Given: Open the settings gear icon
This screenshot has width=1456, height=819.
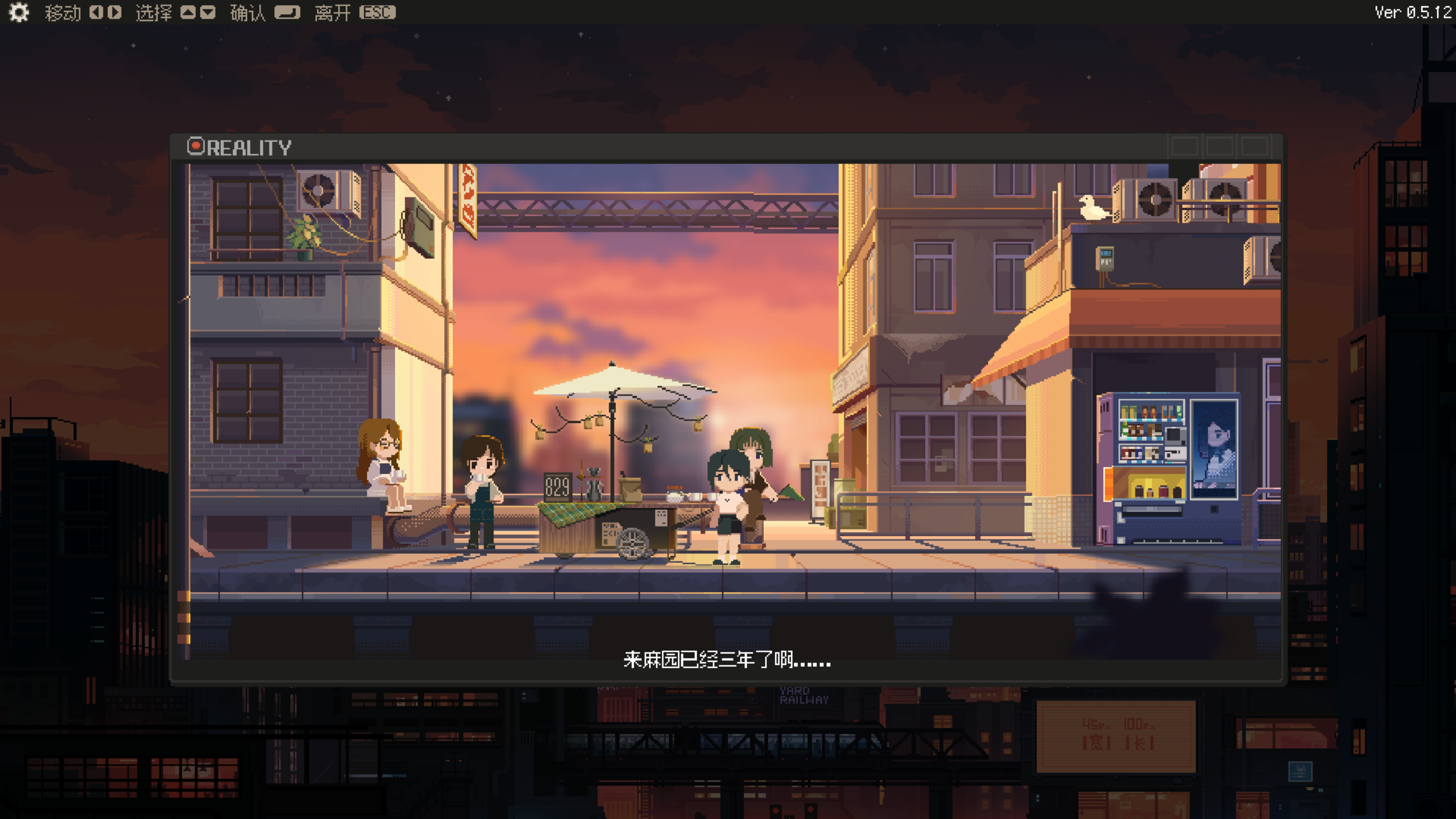Looking at the screenshot, I should pyautogui.click(x=19, y=13).
